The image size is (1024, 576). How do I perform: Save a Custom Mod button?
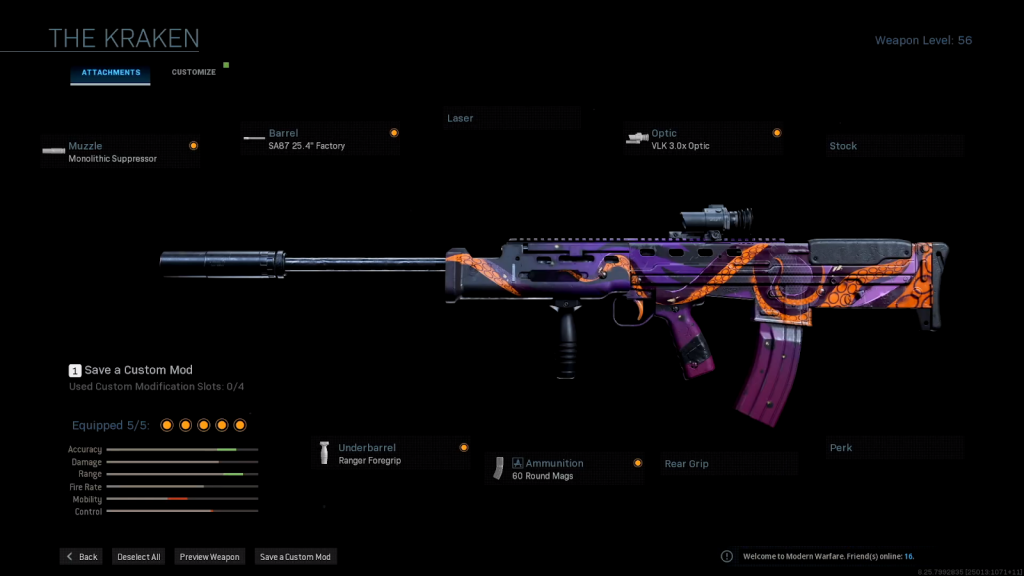[295, 556]
